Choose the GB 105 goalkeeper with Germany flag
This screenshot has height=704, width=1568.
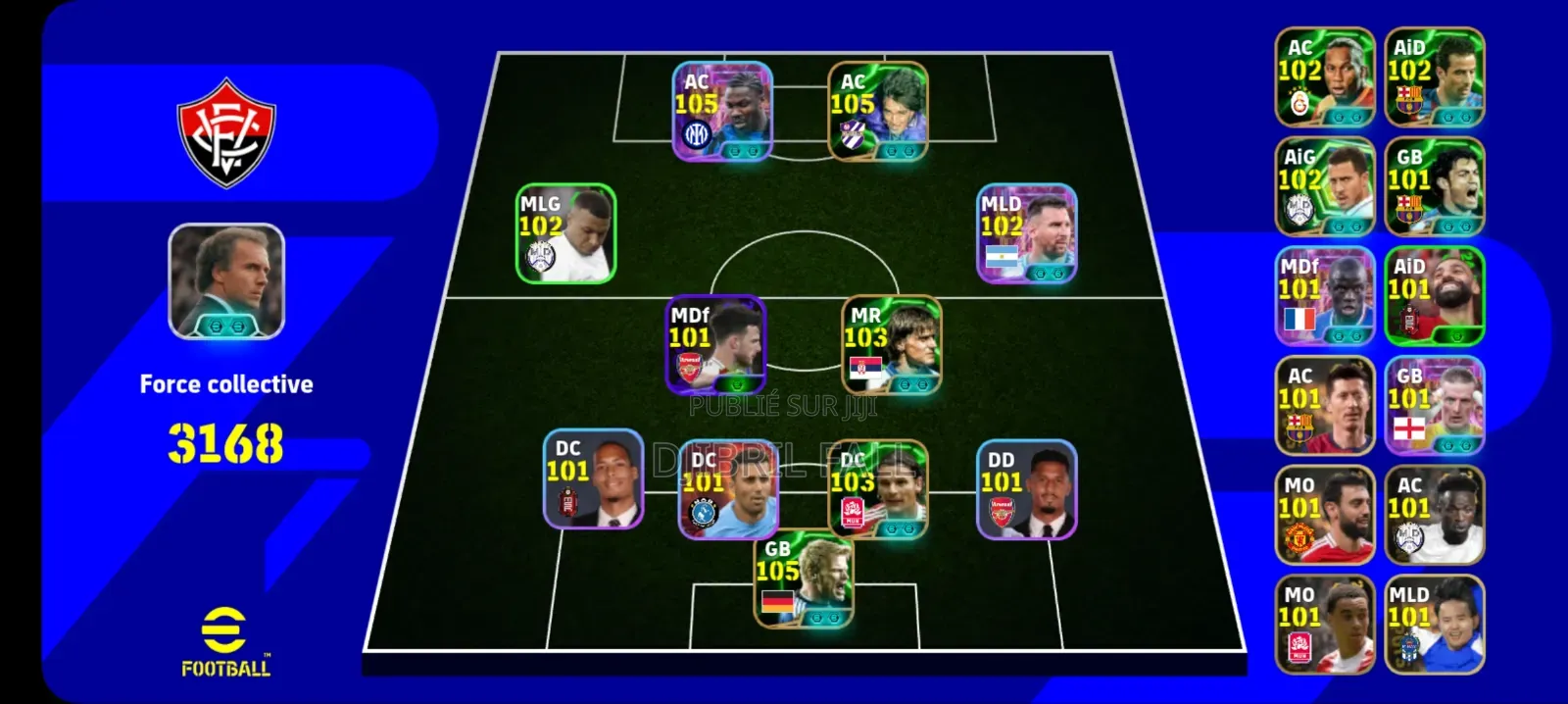point(803,579)
